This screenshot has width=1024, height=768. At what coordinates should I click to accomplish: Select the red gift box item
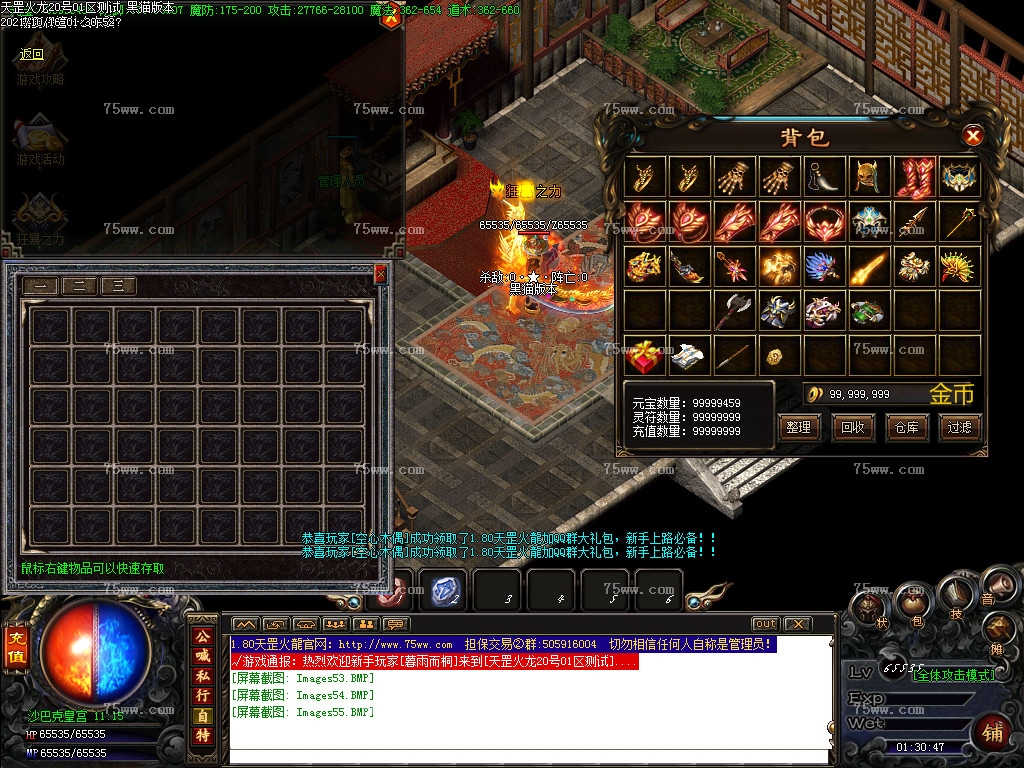(x=644, y=354)
